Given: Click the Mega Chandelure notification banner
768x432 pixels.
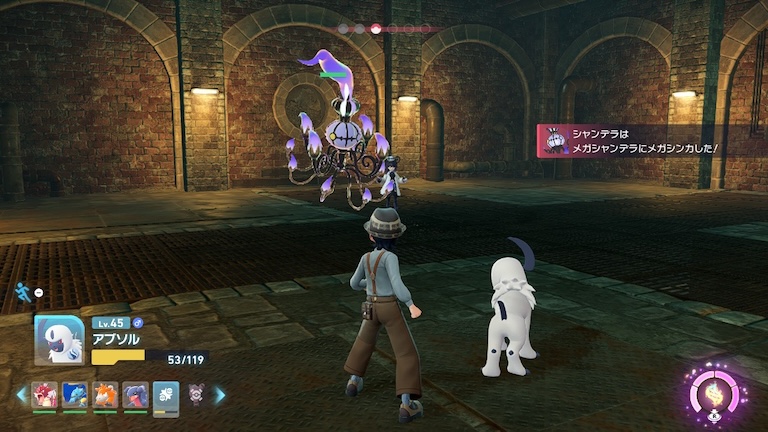Looking at the screenshot, I should pos(640,141).
